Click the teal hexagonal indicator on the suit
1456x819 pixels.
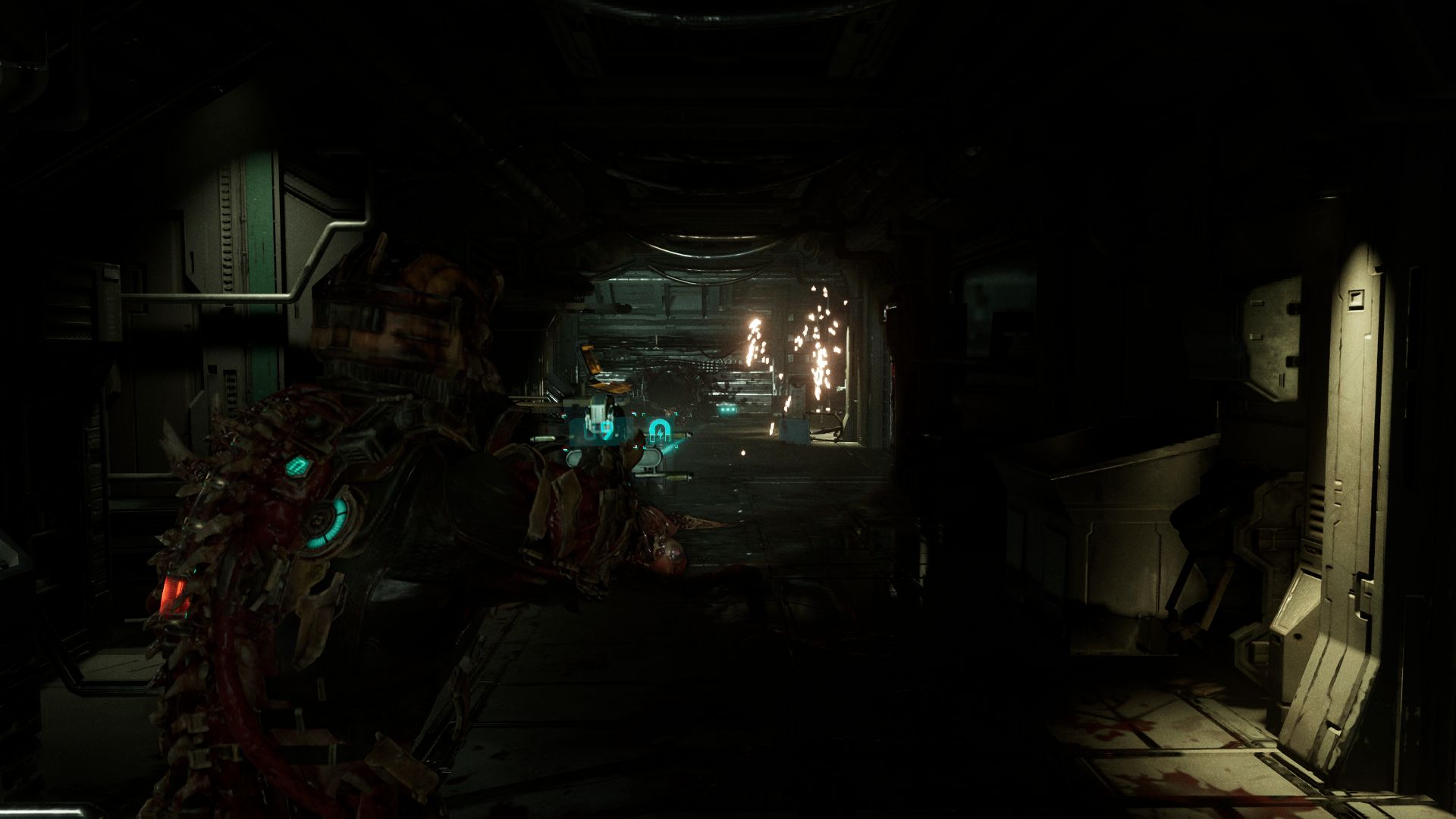[298, 466]
